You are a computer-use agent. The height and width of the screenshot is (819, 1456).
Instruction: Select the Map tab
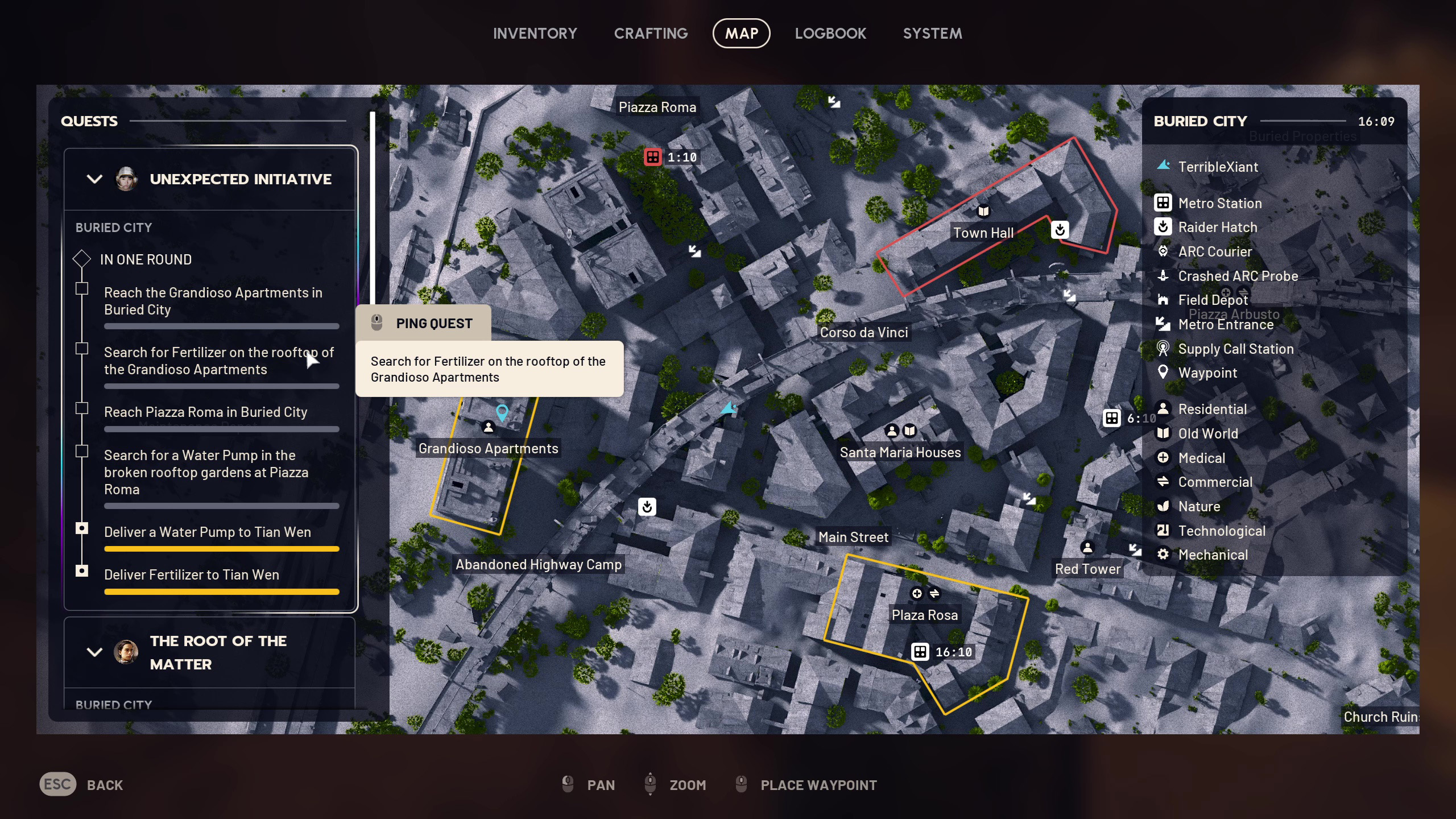(741, 34)
